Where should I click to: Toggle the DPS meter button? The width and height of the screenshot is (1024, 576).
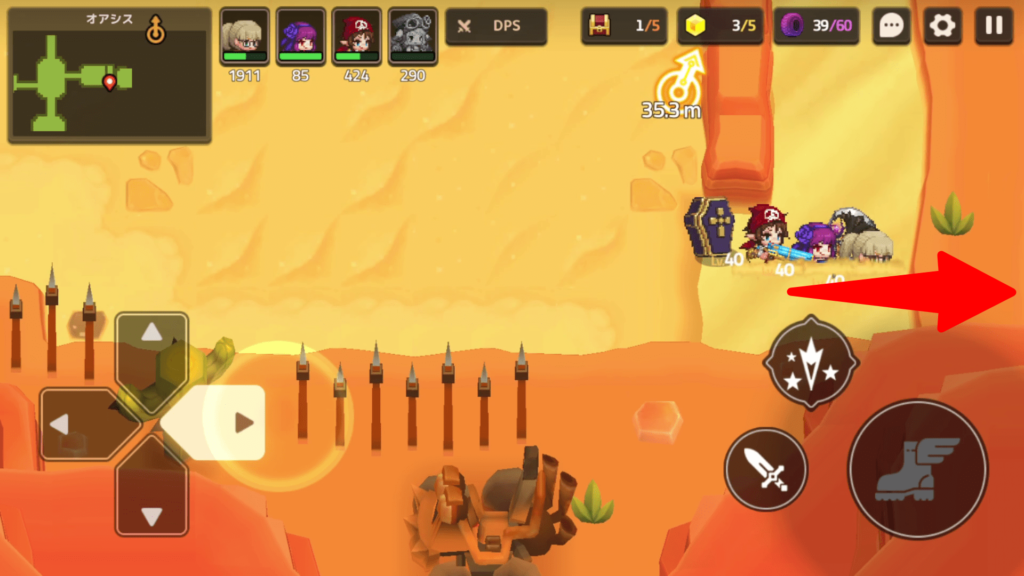(x=496, y=27)
